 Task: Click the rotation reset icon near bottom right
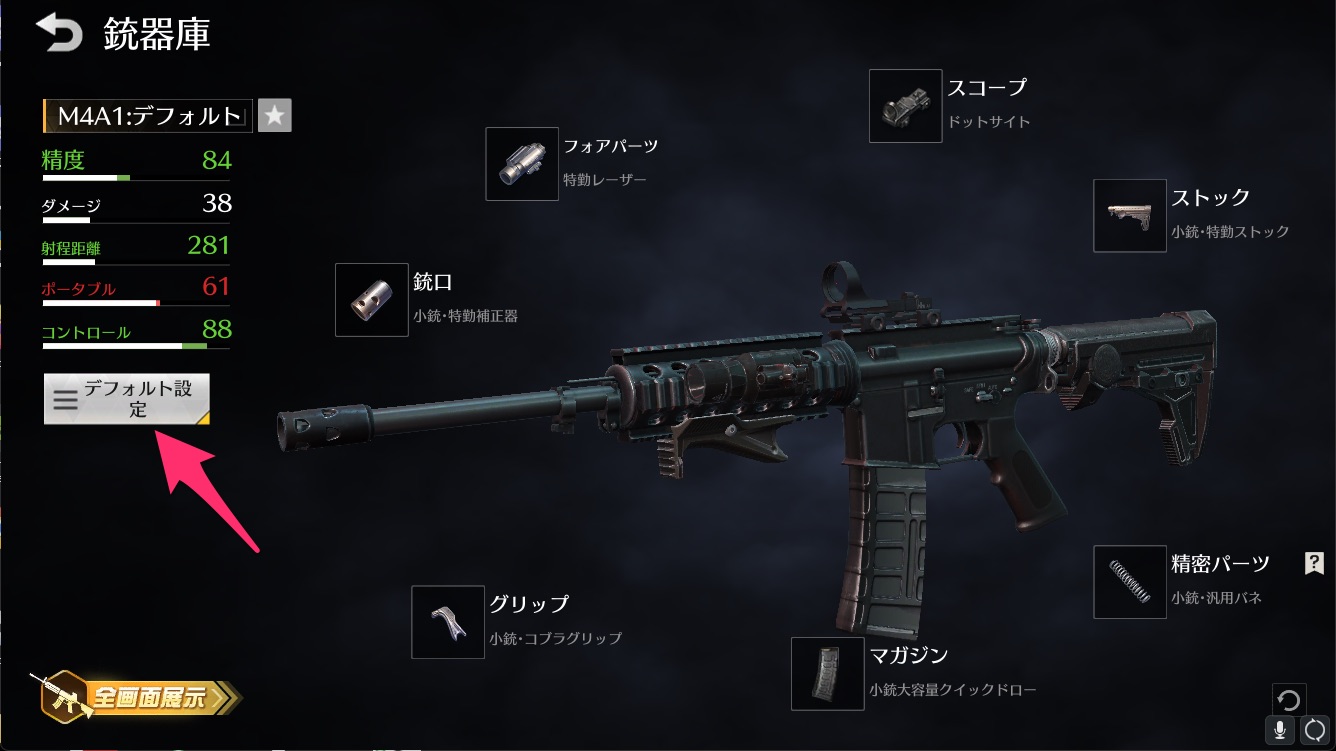pyautogui.click(x=1289, y=699)
